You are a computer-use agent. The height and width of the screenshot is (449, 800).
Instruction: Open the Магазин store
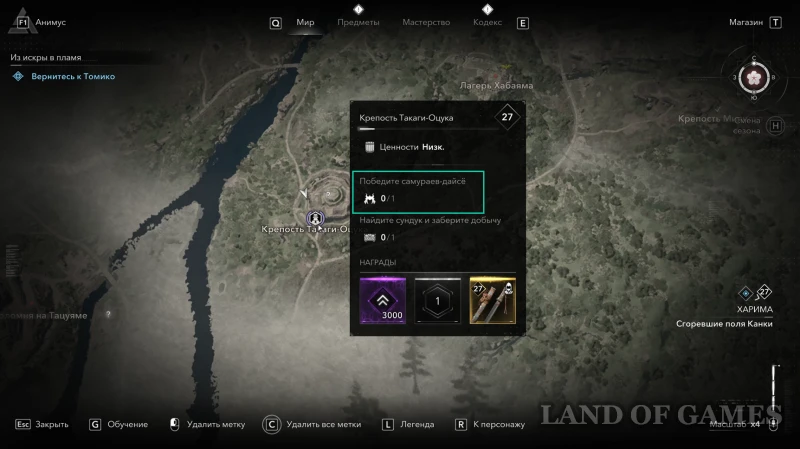click(x=745, y=21)
